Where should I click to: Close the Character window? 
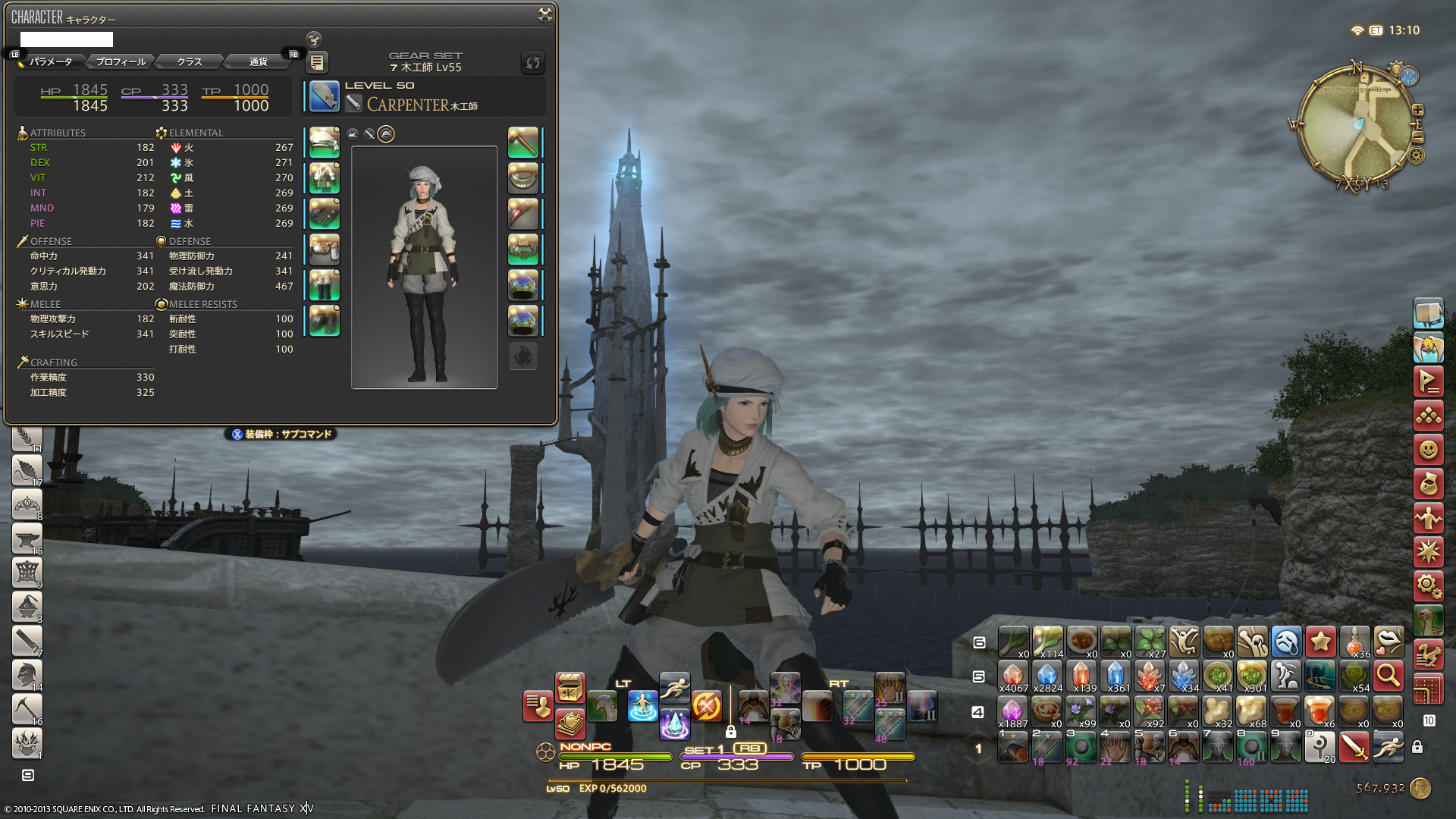pyautogui.click(x=544, y=14)
